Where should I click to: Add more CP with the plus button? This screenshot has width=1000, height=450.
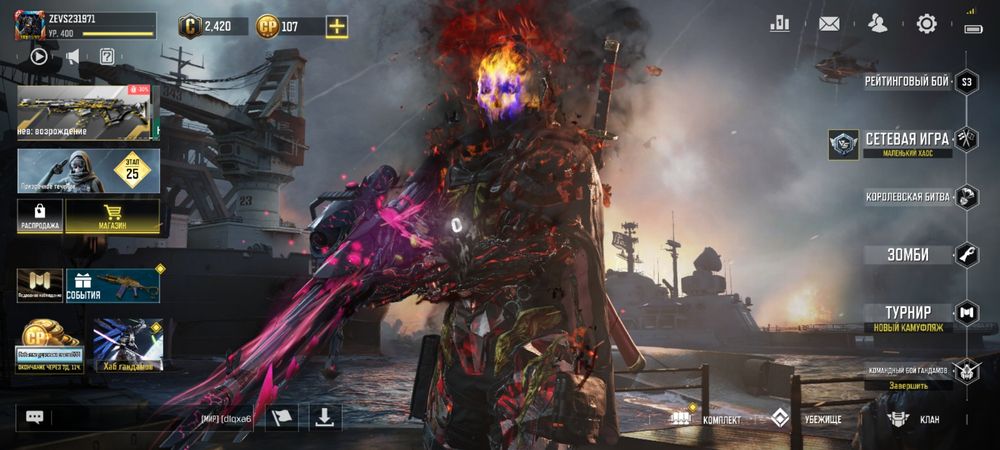tap(338, 27)
